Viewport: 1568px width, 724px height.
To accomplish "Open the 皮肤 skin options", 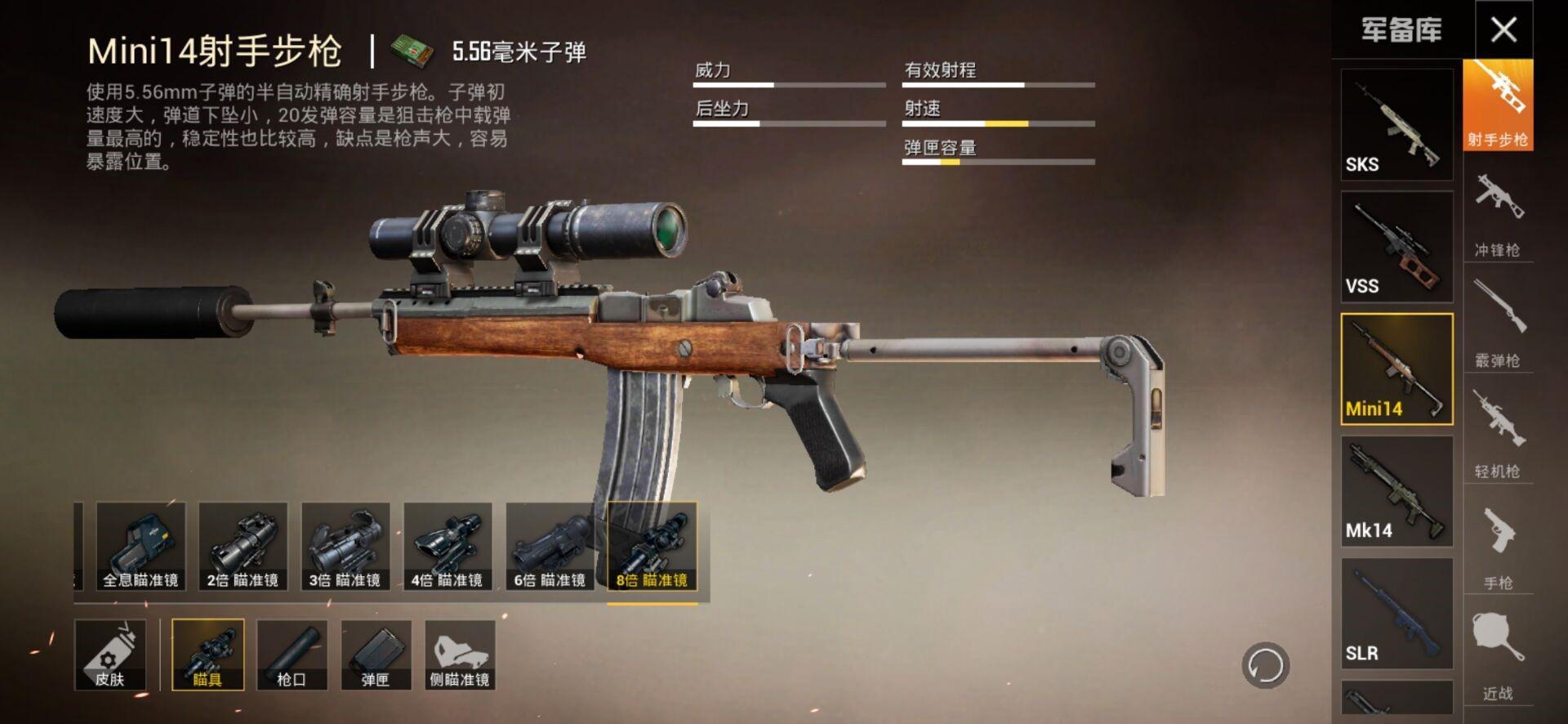I will pos(110,655).
